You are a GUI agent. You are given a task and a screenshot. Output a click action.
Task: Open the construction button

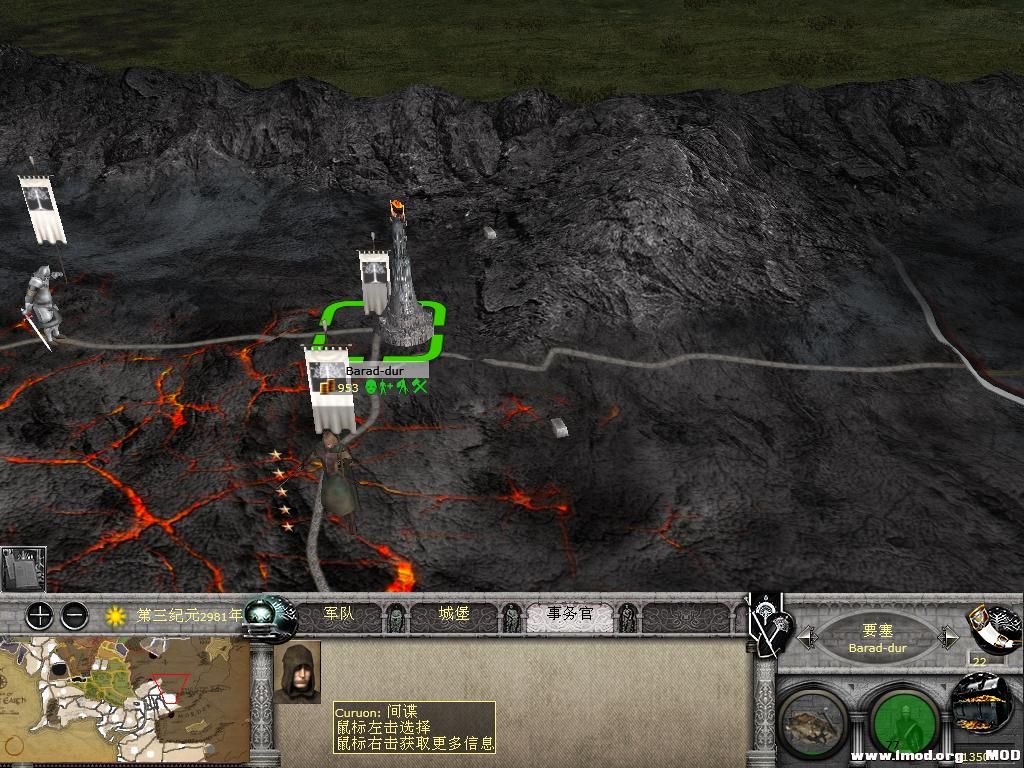point(812,722)
